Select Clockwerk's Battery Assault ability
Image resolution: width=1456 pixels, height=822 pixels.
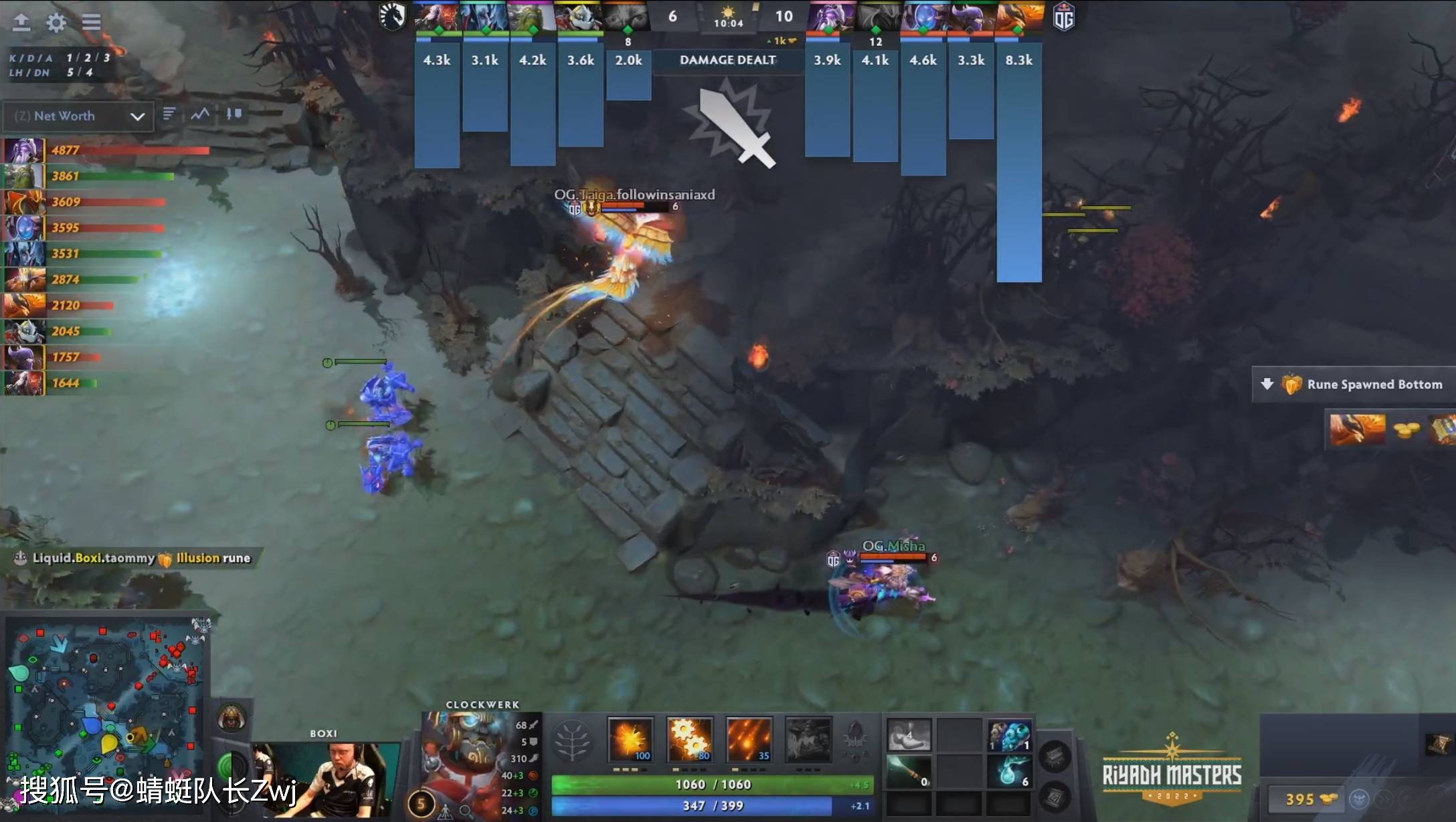tap(629, 739)
